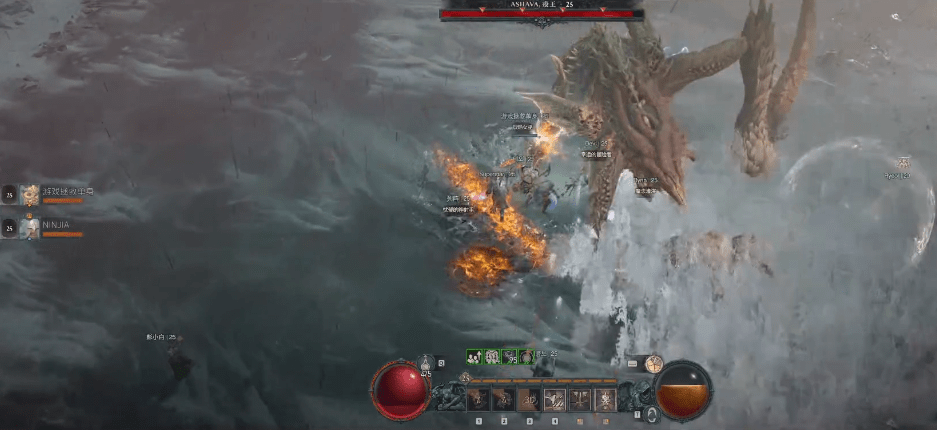This screenshot has width=937, height=430.
Task: Activate the skill slot labeled 1
Action: [479, 400]
